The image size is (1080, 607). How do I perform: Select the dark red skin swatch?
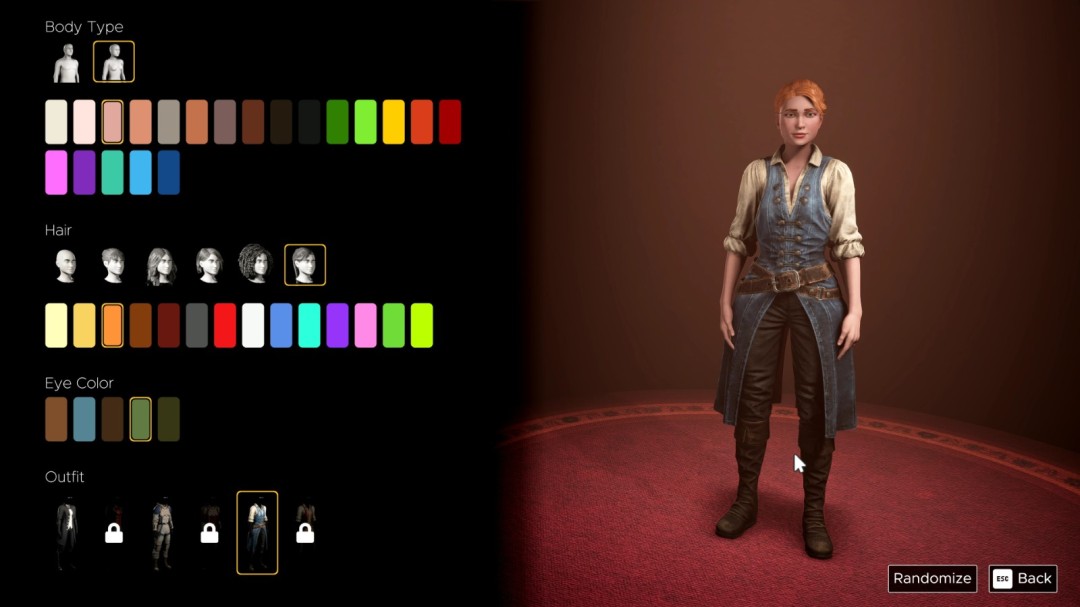click(x=450, y=122)
